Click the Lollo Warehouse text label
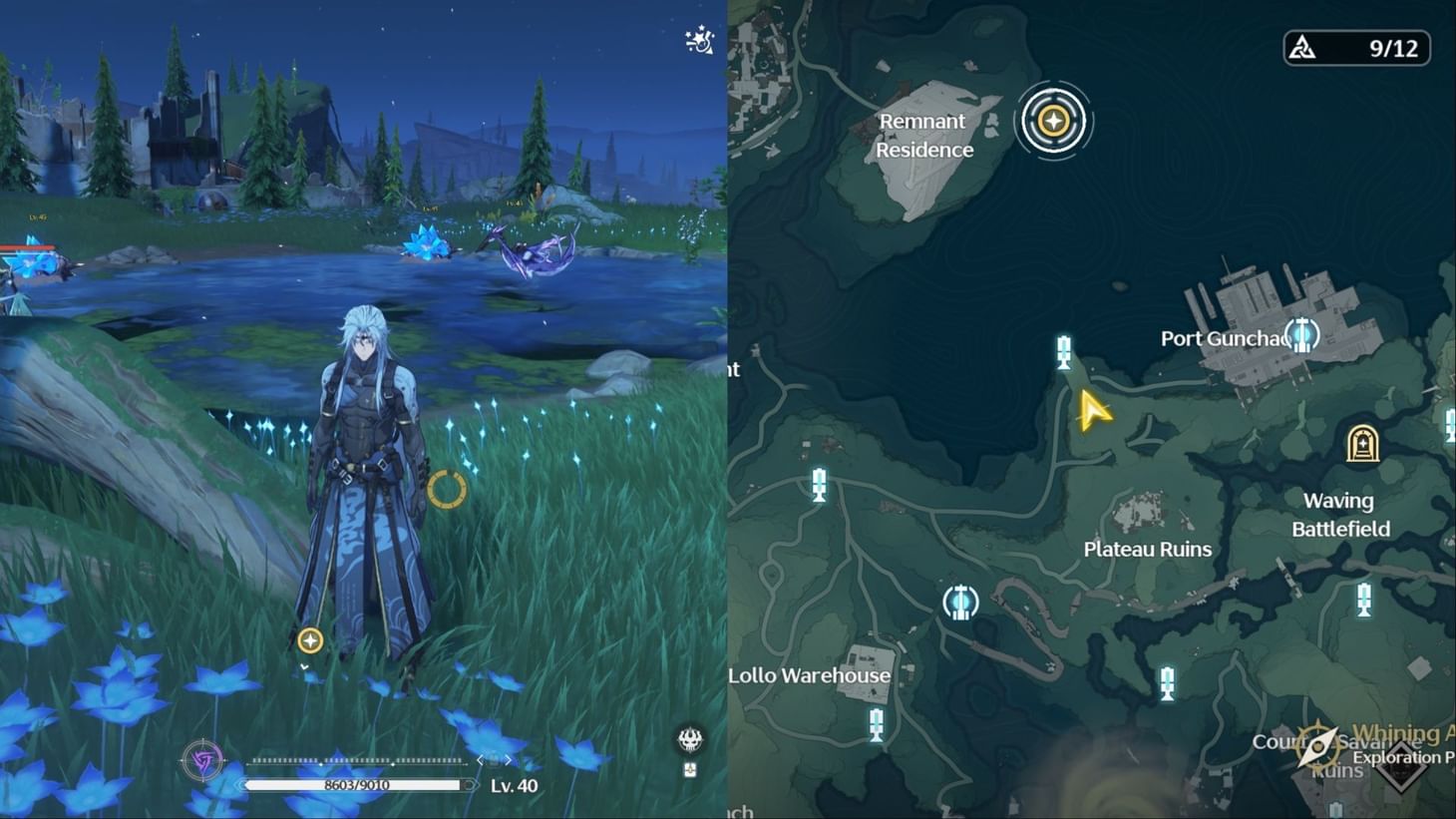The image size is (1456, 819). (x=809, y=675)
